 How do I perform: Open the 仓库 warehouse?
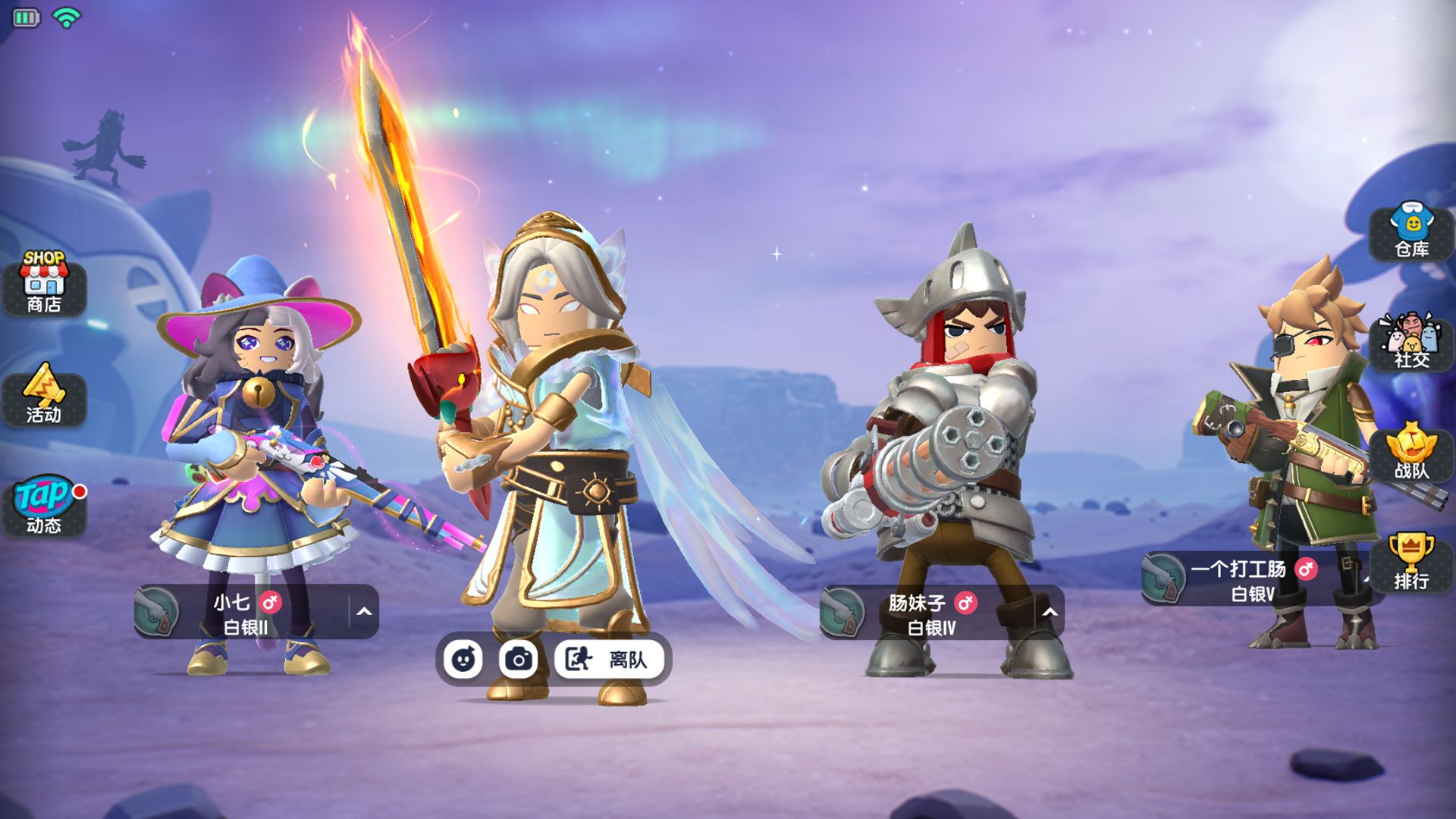pos(1412,230)
